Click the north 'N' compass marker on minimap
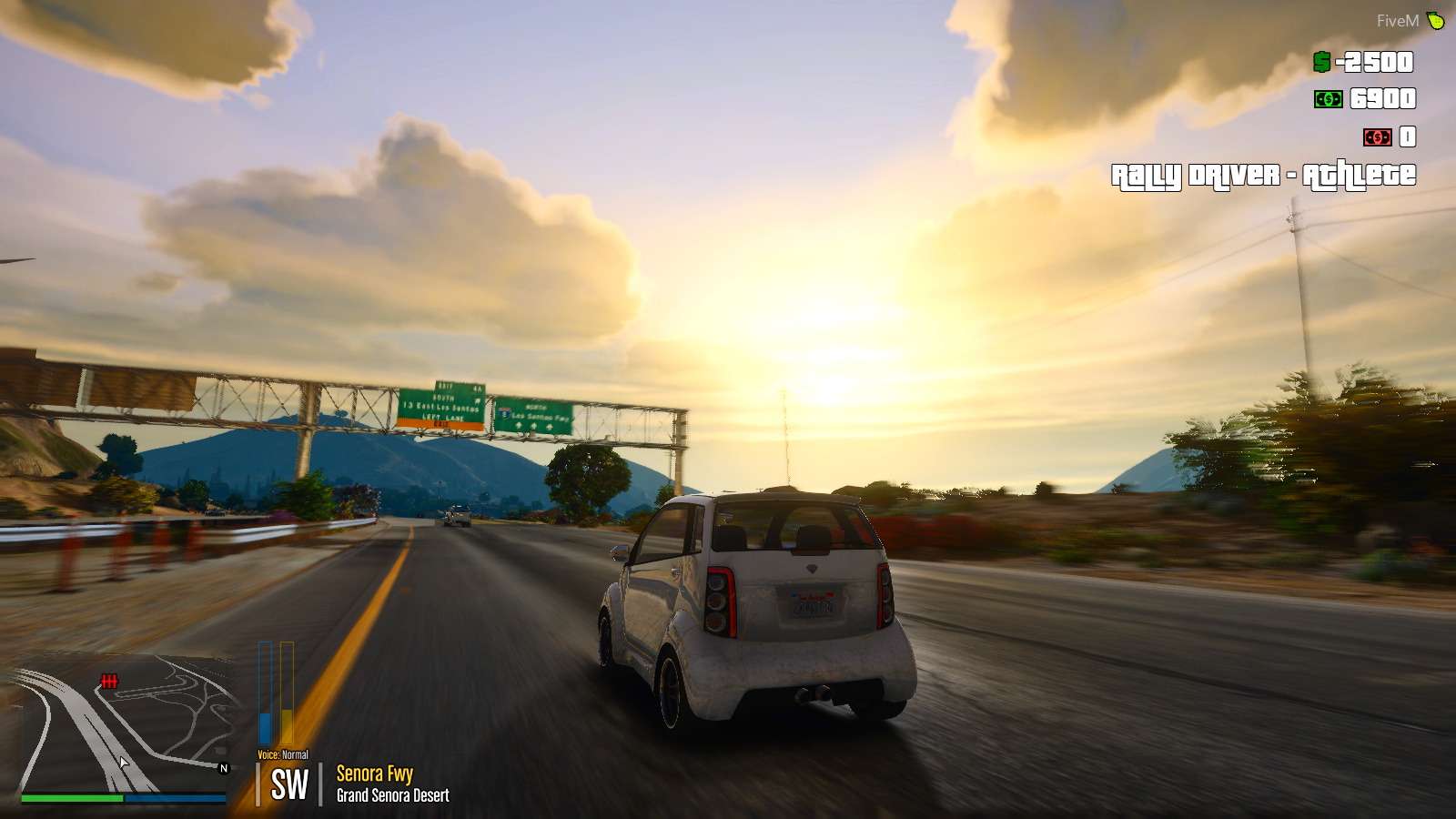The image size is (1456, 819). coord(221,769)
